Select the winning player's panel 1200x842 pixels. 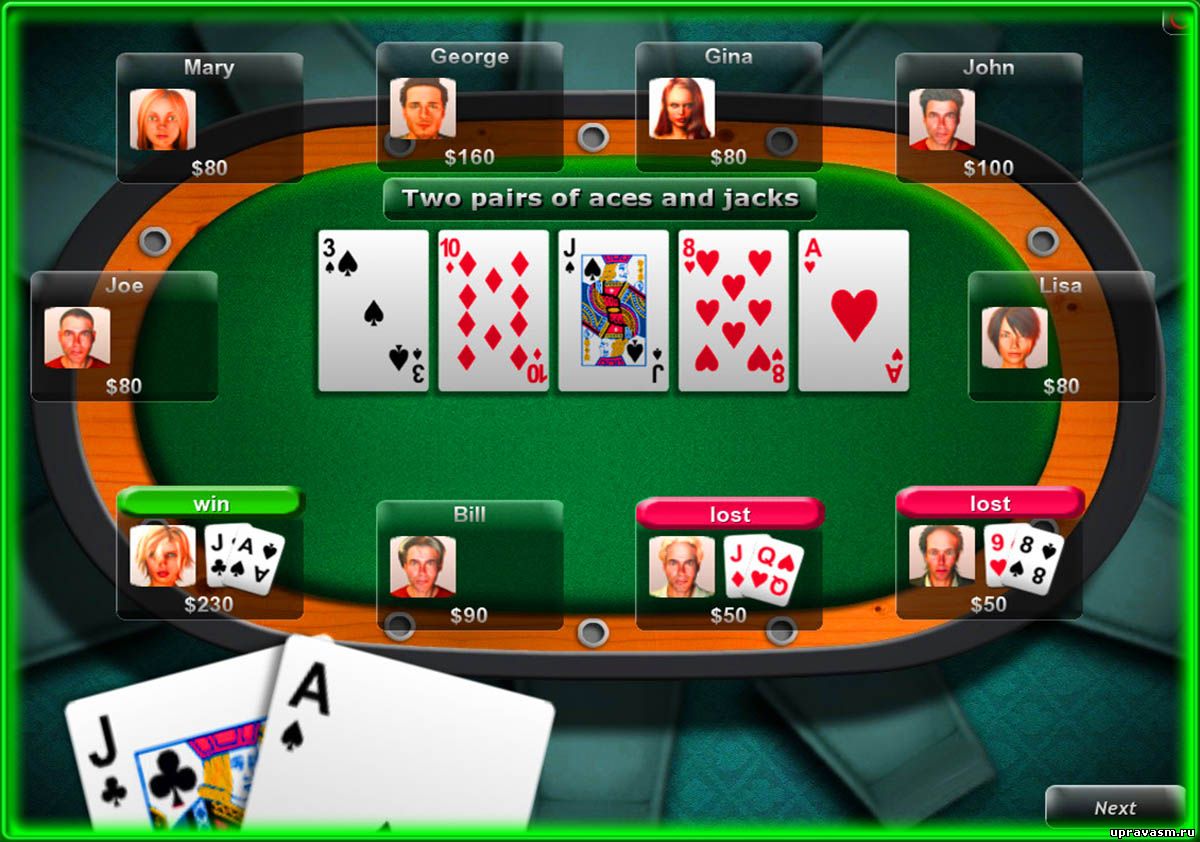[209, 555]
